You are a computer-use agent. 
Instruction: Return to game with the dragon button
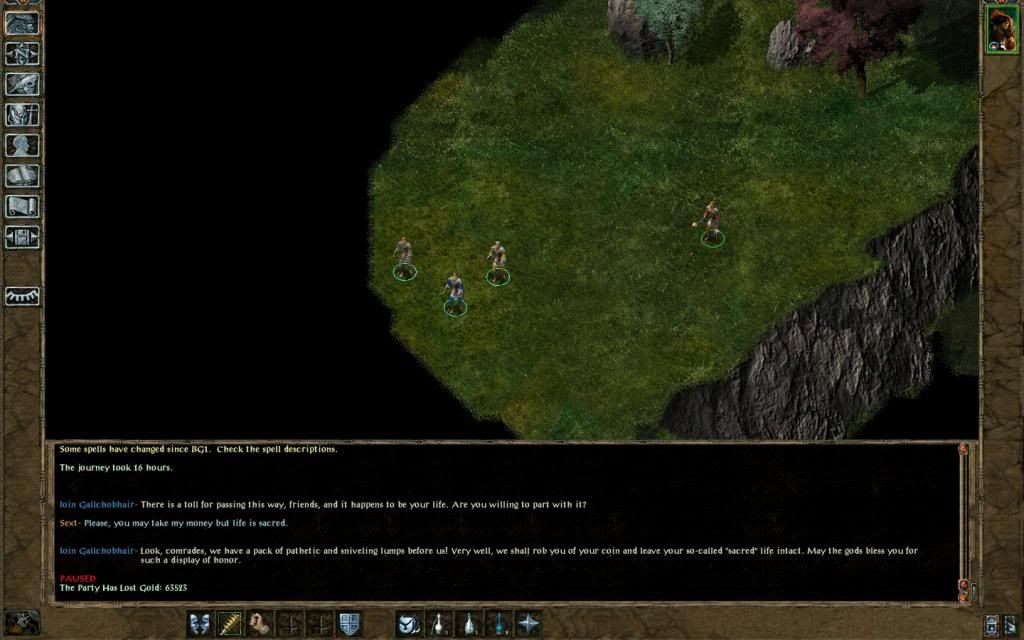click(22, 22)
